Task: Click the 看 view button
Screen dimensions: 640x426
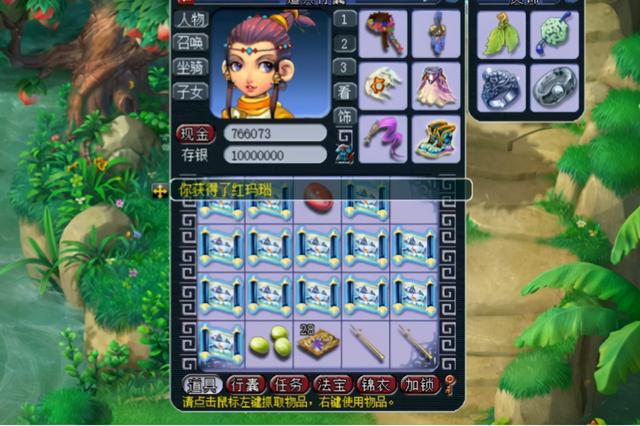Action: tap(344, 91)
